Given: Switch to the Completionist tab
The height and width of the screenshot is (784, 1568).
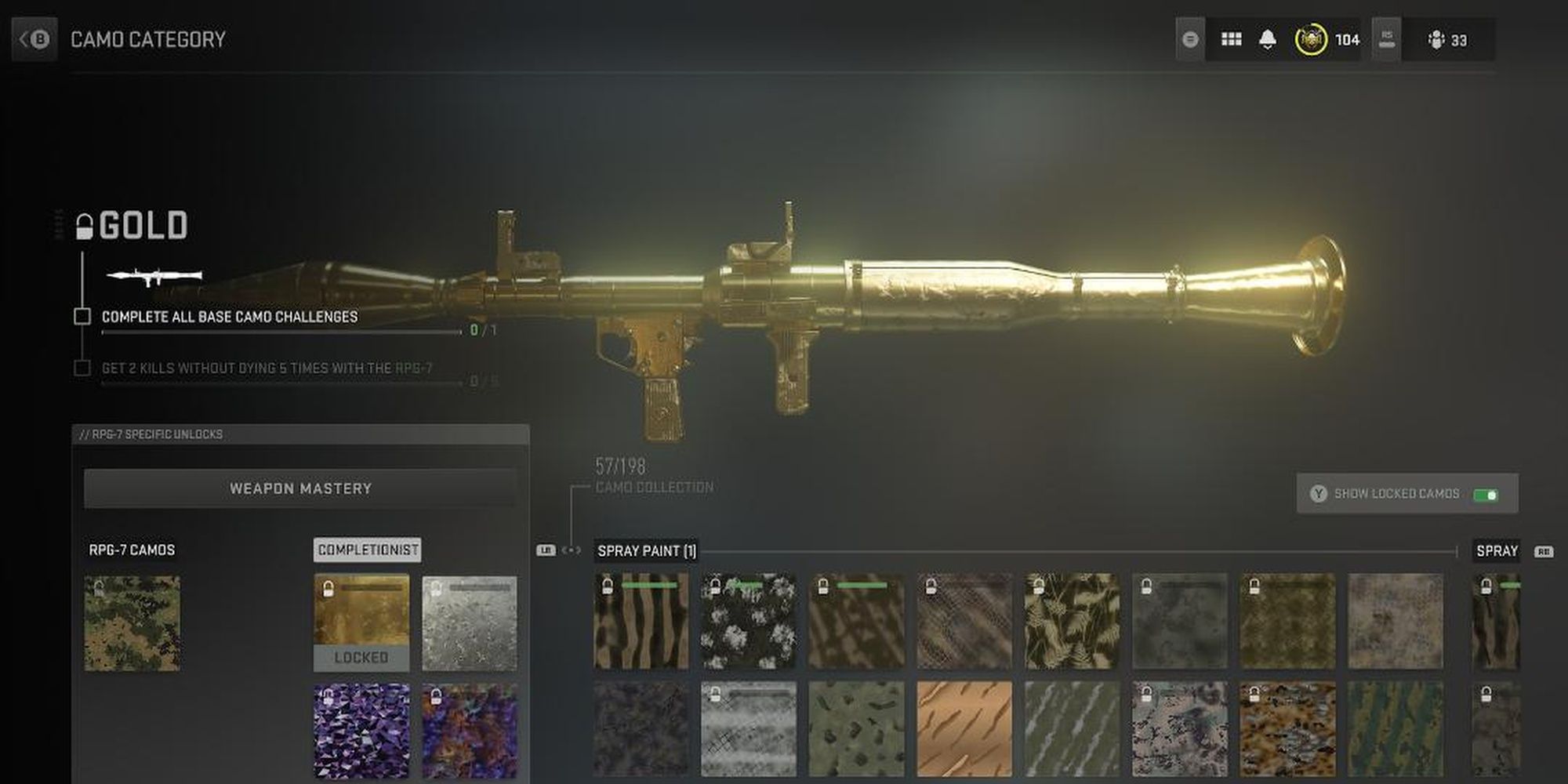Looking at the screenshot, I should tap(367, 550).
